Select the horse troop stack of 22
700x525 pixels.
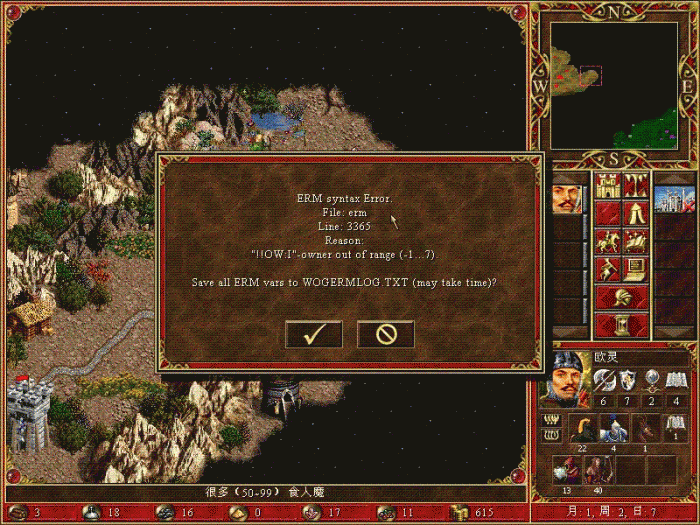tap(581, 430)
